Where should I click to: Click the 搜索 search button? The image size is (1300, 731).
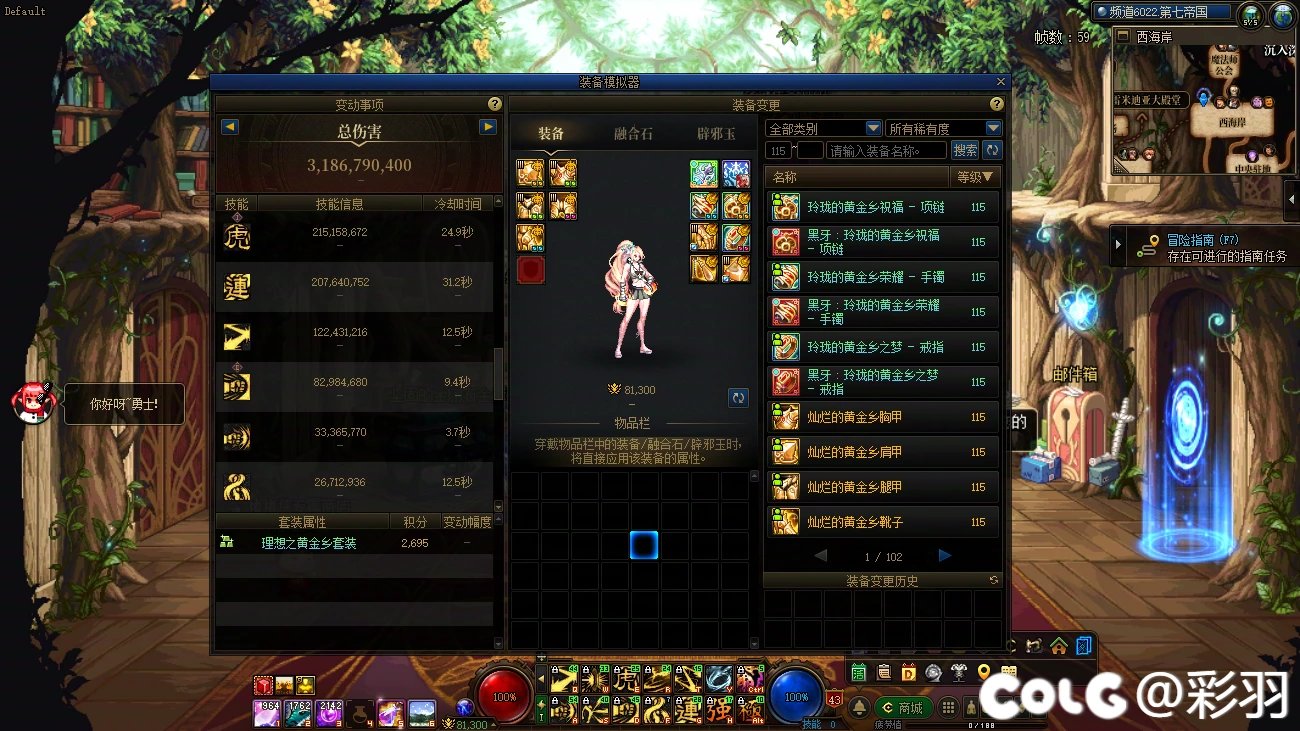coord(965,149)
